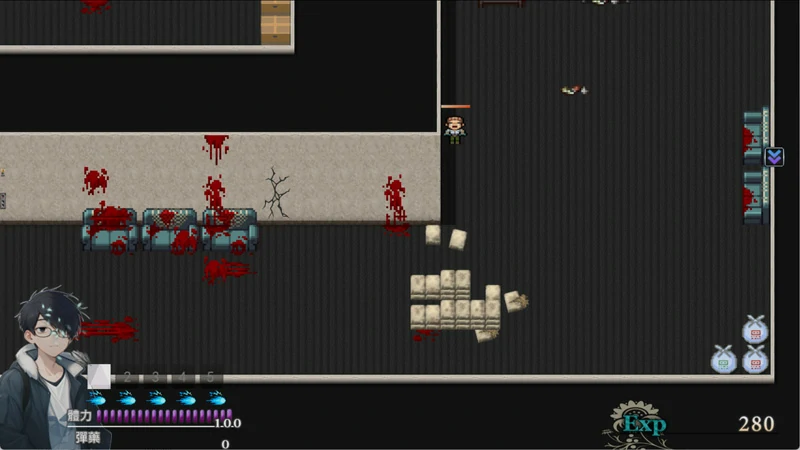The height and width of the screenshot is (450, 800).
Task: Switch to hotbar slot 2
Action: coord(127,377)
